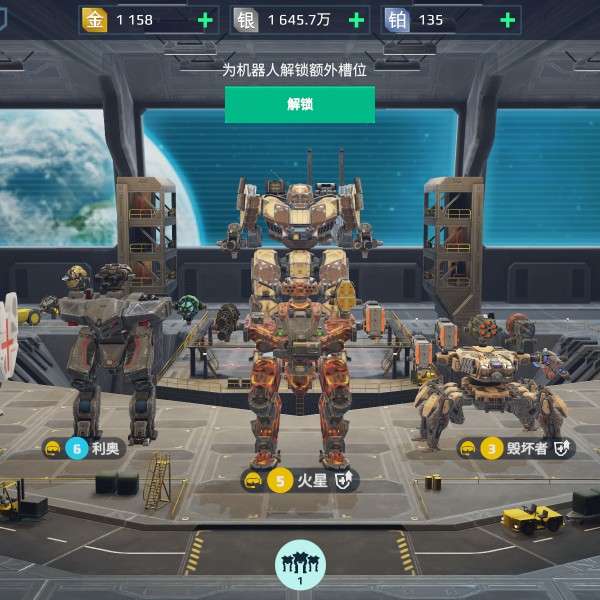The image size is (600, 600).
Task: Buy platinum via the 铂 plus button
Action: 507,20
